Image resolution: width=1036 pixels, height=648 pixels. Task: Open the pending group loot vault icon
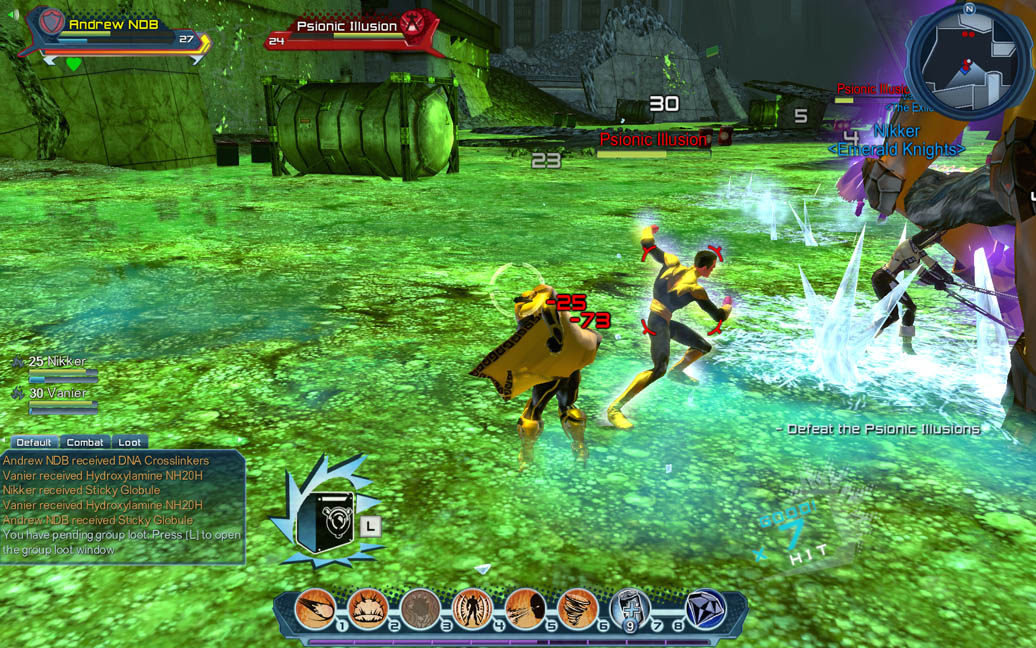point(326,521)
